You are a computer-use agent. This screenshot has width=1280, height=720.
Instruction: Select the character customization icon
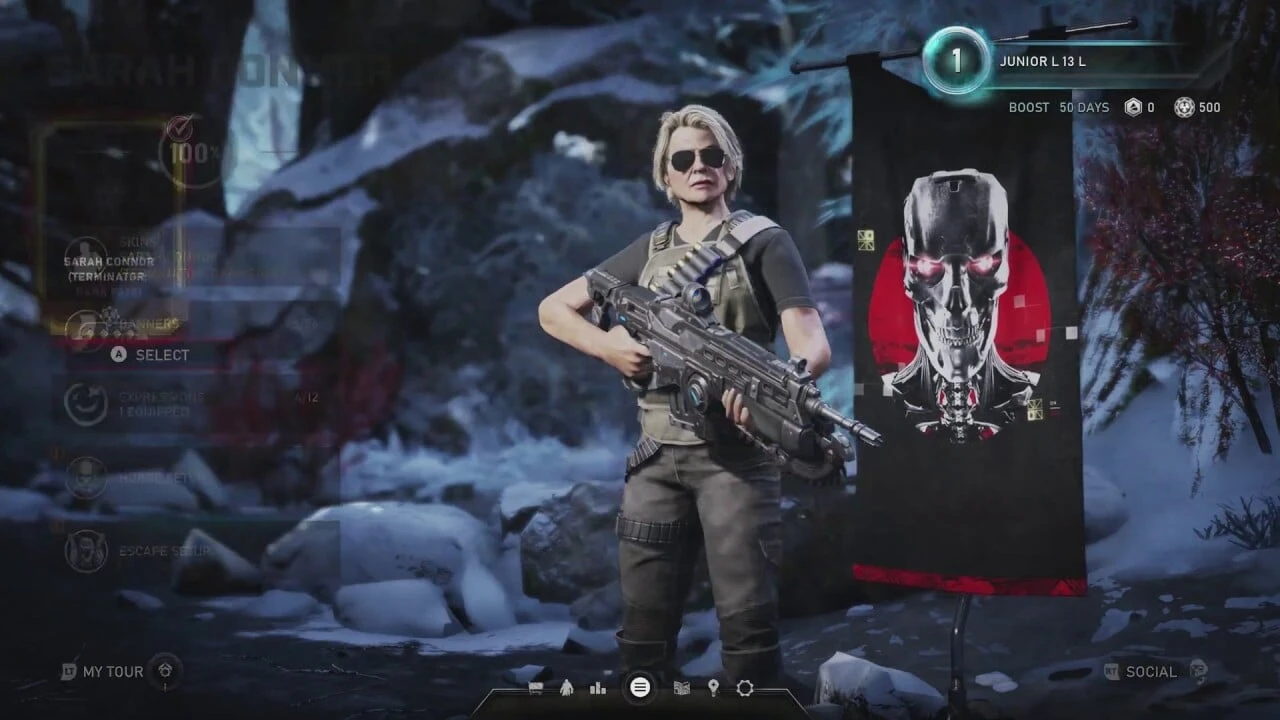point(567,688)
